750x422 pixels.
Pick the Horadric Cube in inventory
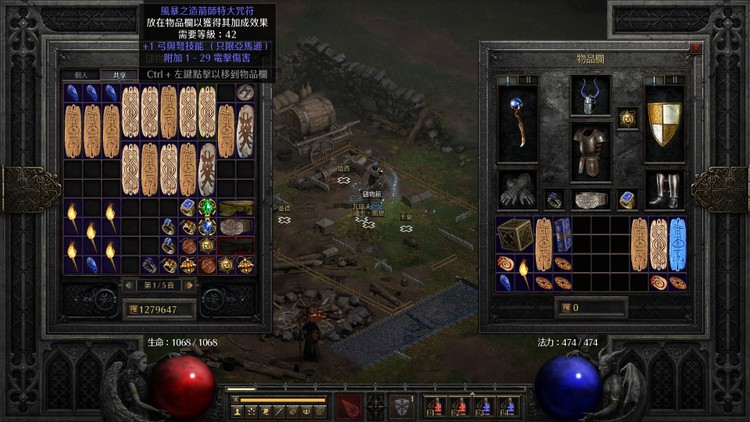point(516,235)
